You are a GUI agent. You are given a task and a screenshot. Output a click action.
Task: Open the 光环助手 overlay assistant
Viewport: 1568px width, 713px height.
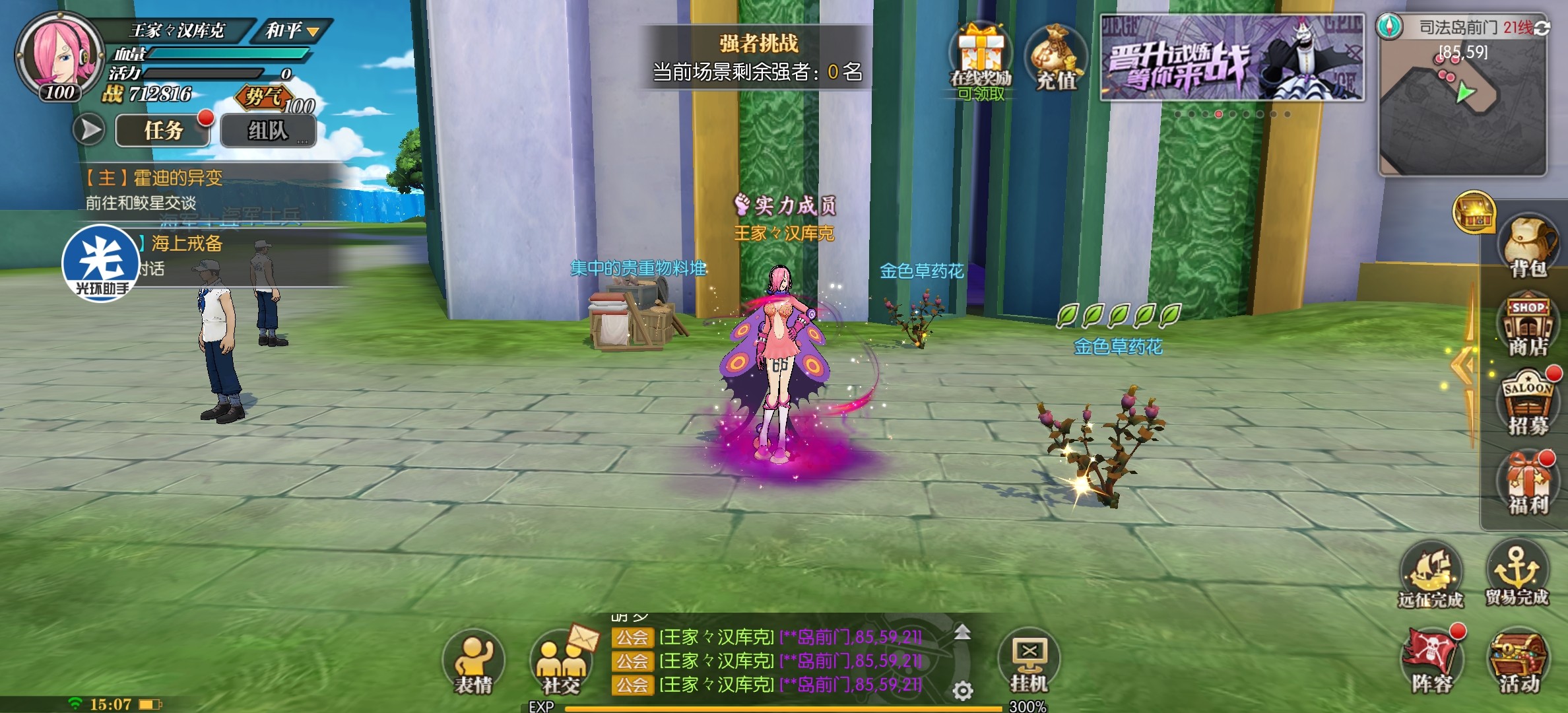tap(101, 263)
